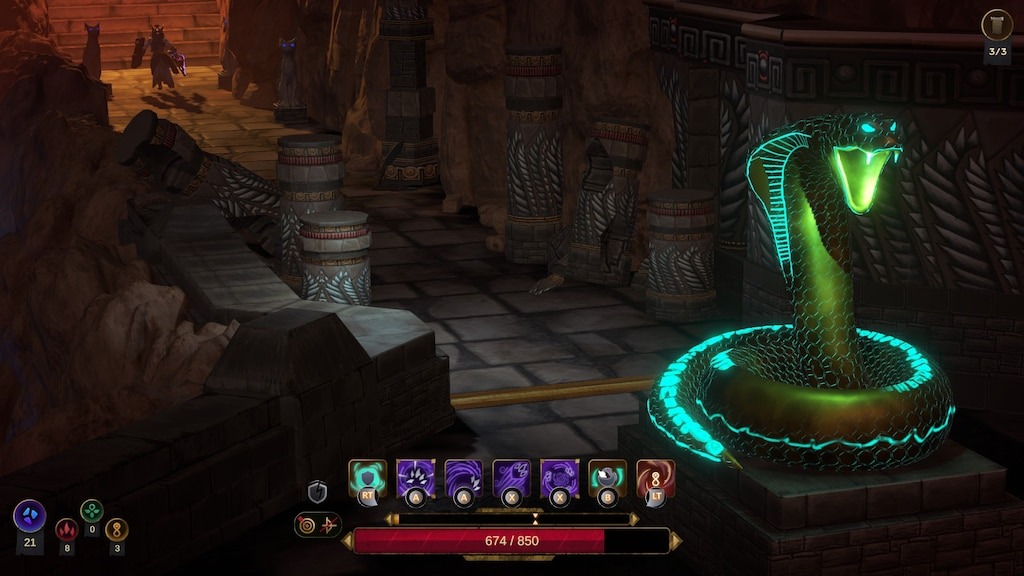Click the red flame resource icon
Screen dimensions: 1024x576
coord(67,529)
